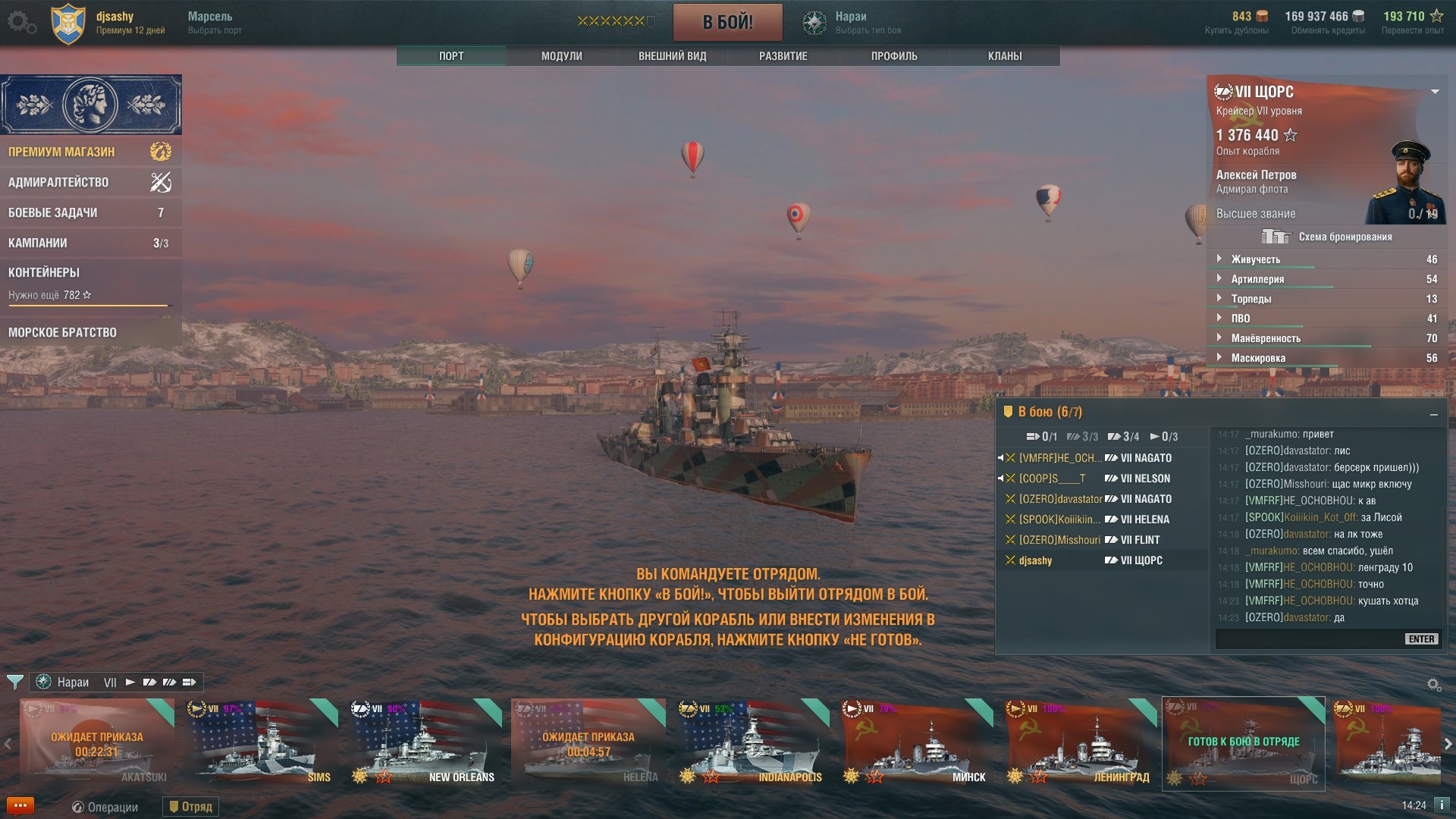Go to the РАЗВИТИЕ tab
1456x819 pixels.
[783, 56]
